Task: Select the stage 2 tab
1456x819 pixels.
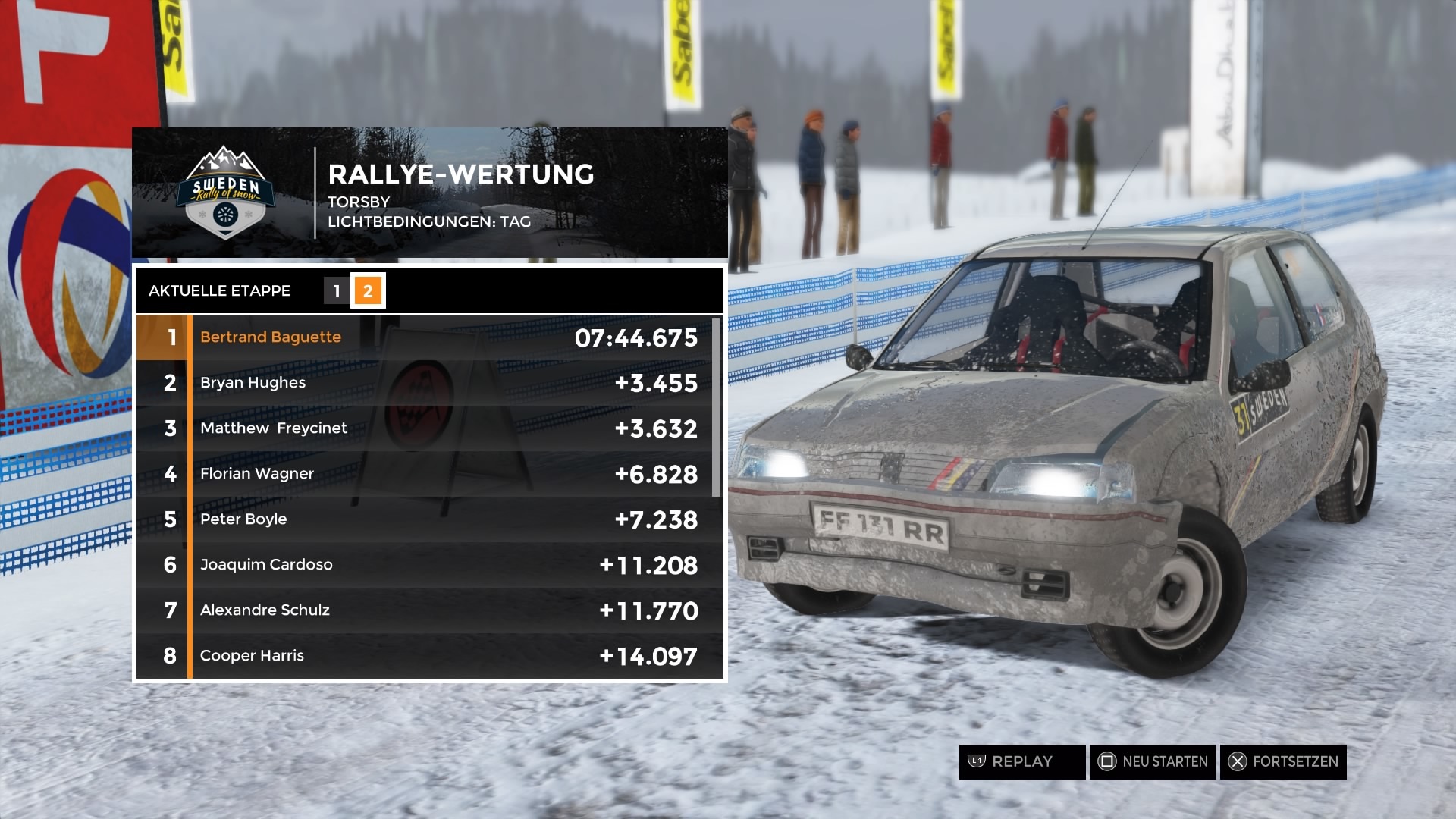Action: [368, 291]
